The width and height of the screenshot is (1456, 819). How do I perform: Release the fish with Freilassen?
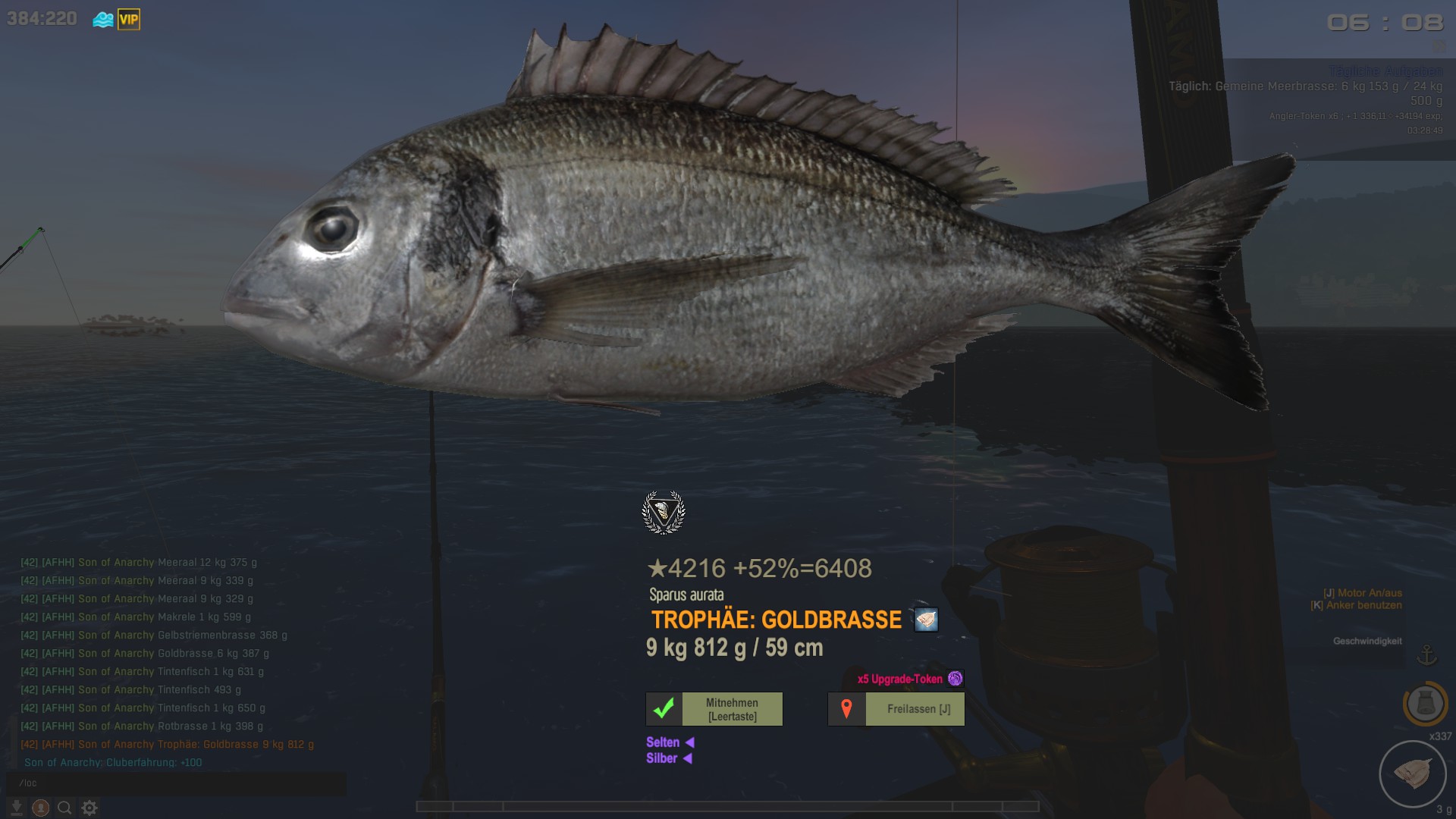(x=896, y=709)
